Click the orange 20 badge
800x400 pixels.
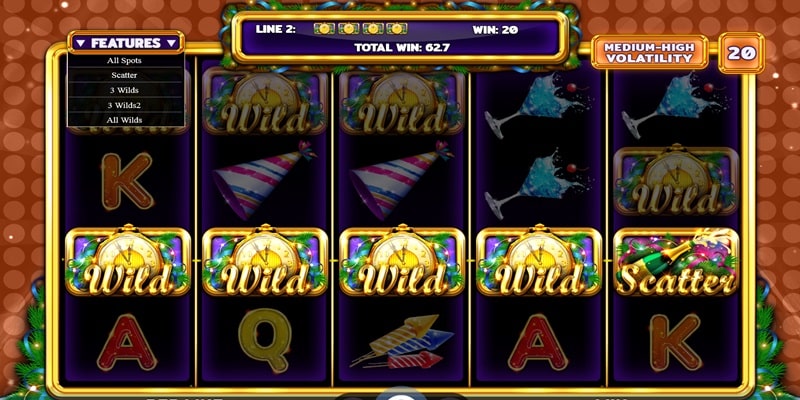click(740, 52)
